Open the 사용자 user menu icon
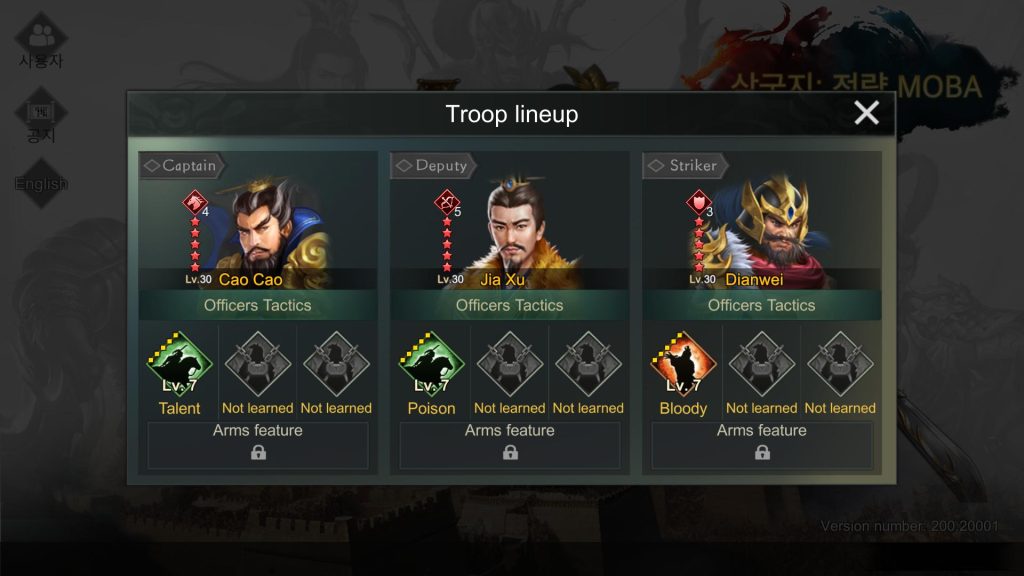The height and width of the screenshot is (576, 1024). click(41, 40)
